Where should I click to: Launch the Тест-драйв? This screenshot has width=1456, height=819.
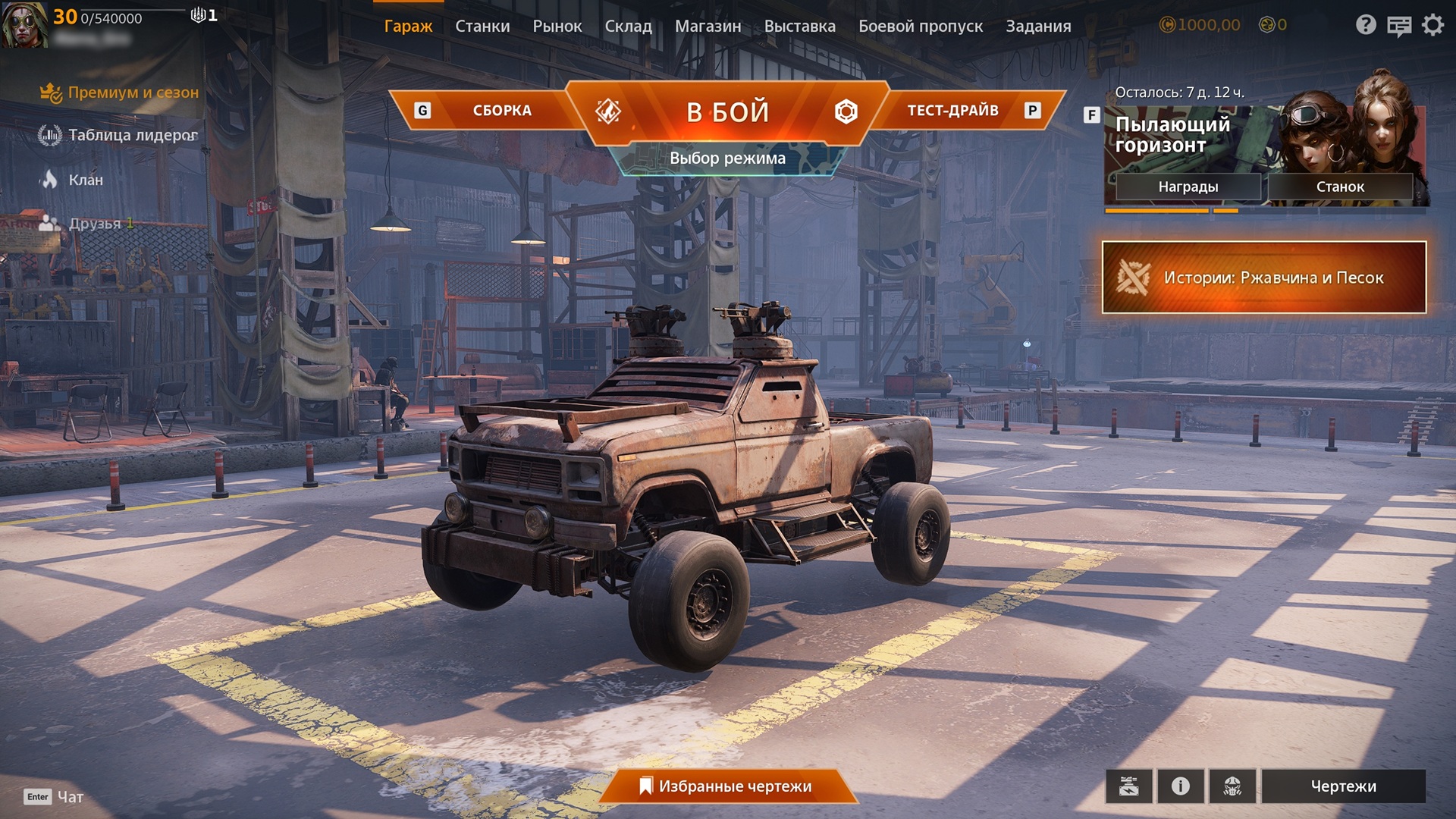952,111
